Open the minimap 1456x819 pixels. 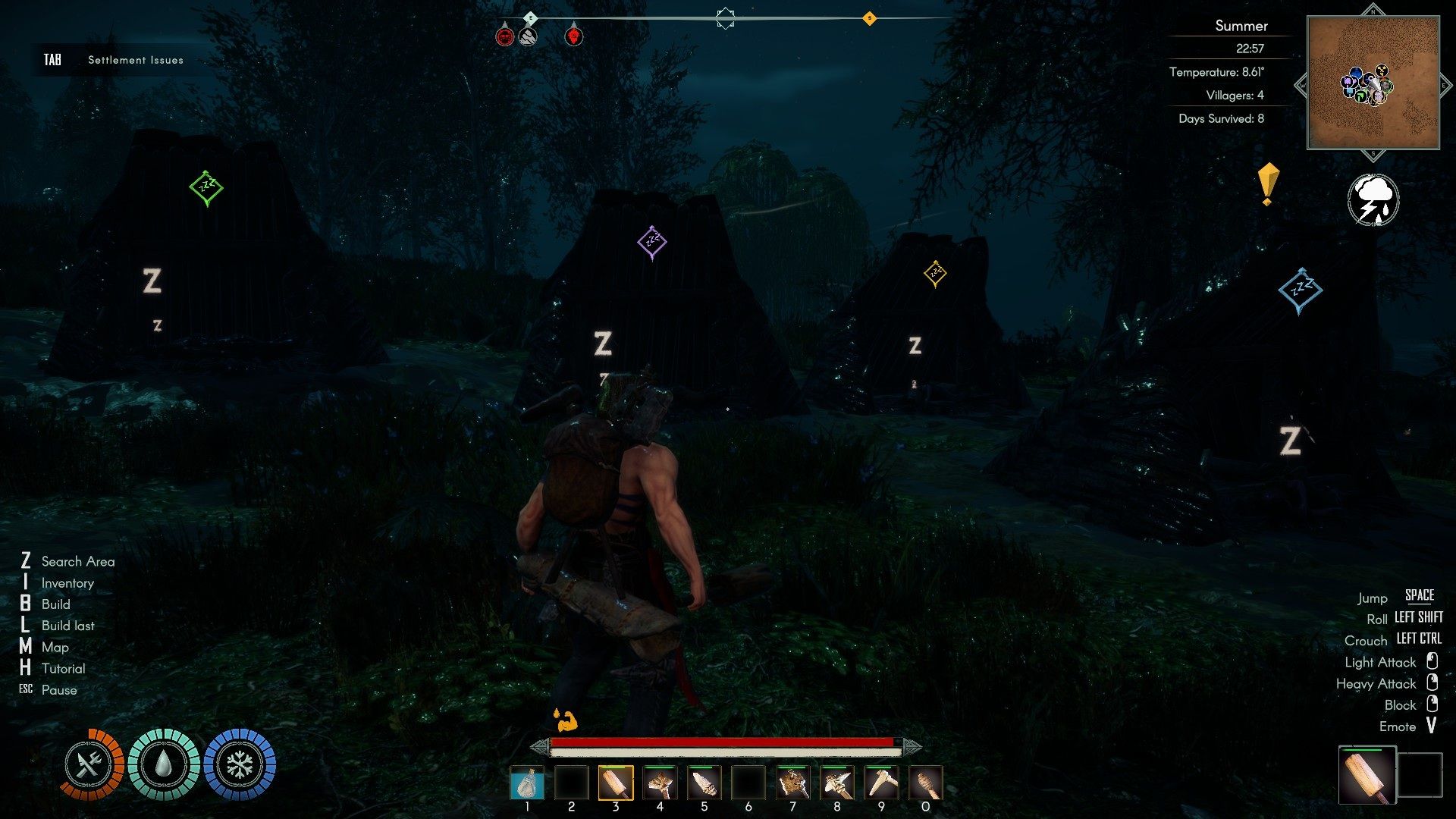point(1373,83)
